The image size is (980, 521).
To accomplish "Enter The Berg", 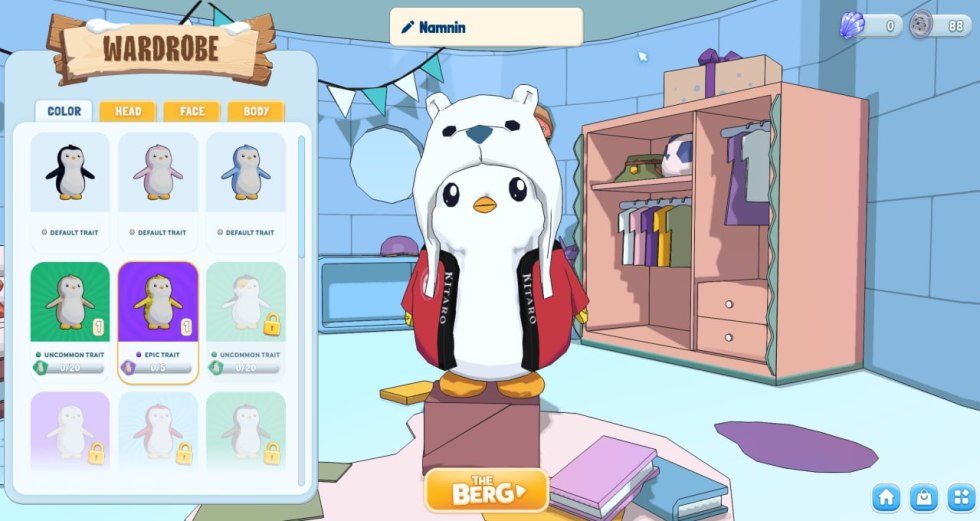I will click(487, 491).
